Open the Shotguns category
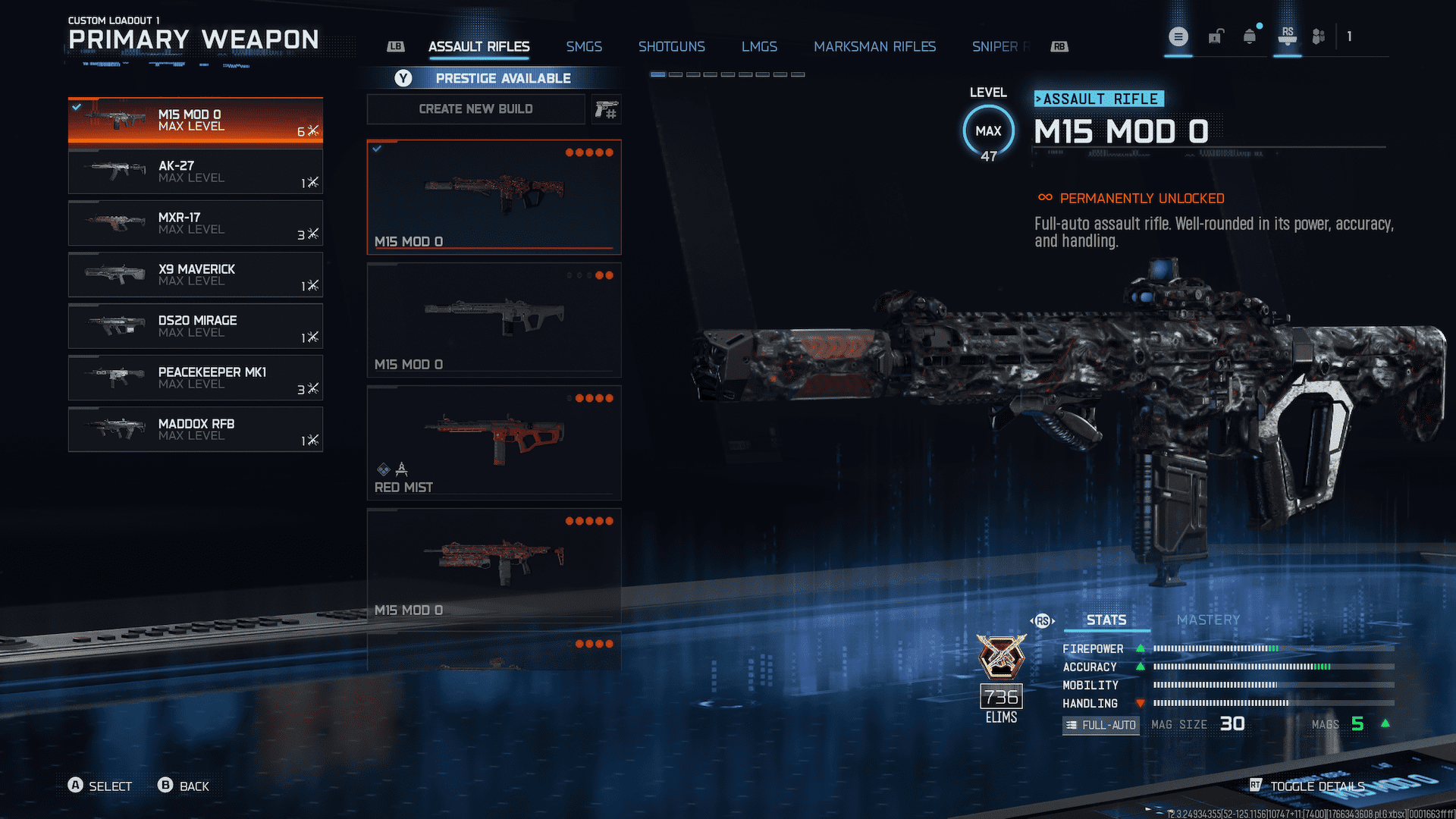Screen dimensions: 1456x819 click(671, 47)
